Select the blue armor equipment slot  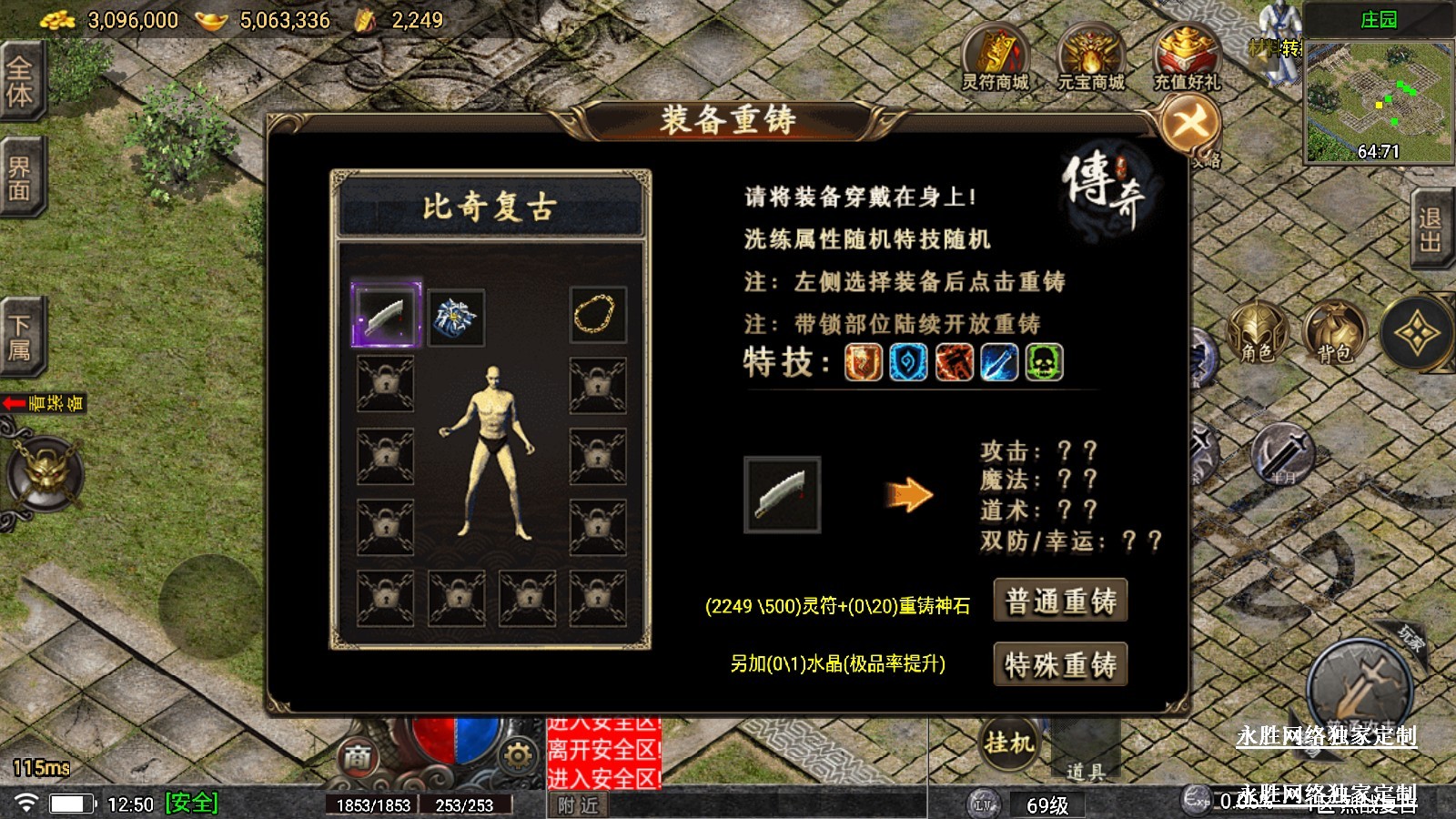pyautogui.click(x=455, y=318)
